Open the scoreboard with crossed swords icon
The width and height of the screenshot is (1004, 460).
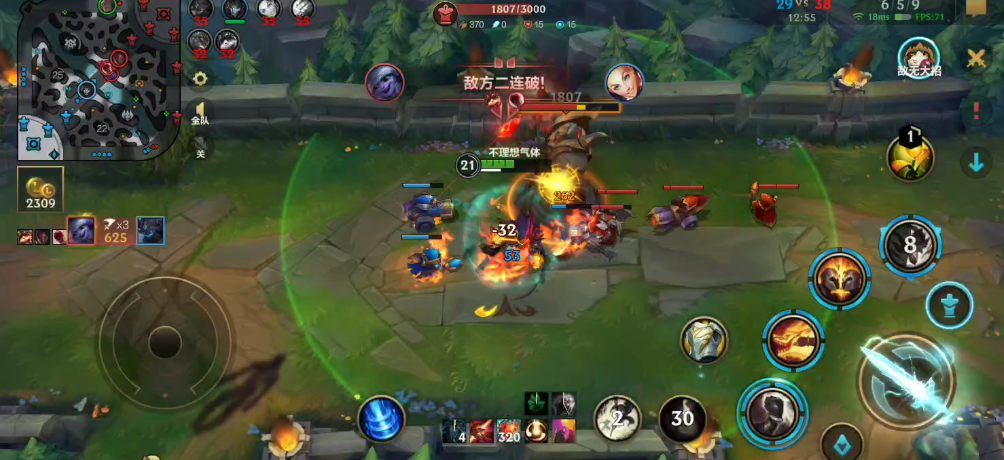coord(976,58)
